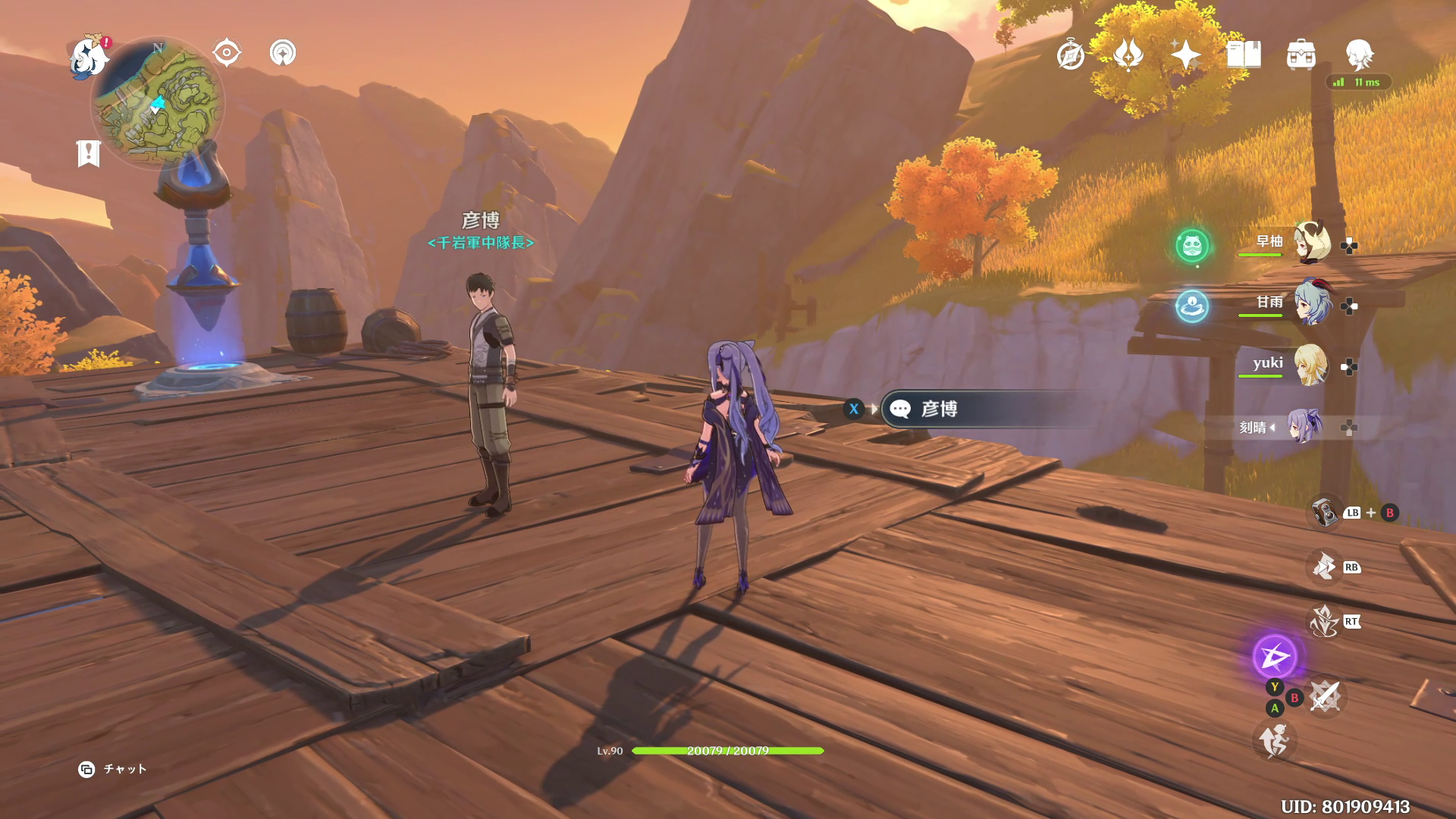
Task: Open the Events flame emblem icon
Action: (1128, 55)
